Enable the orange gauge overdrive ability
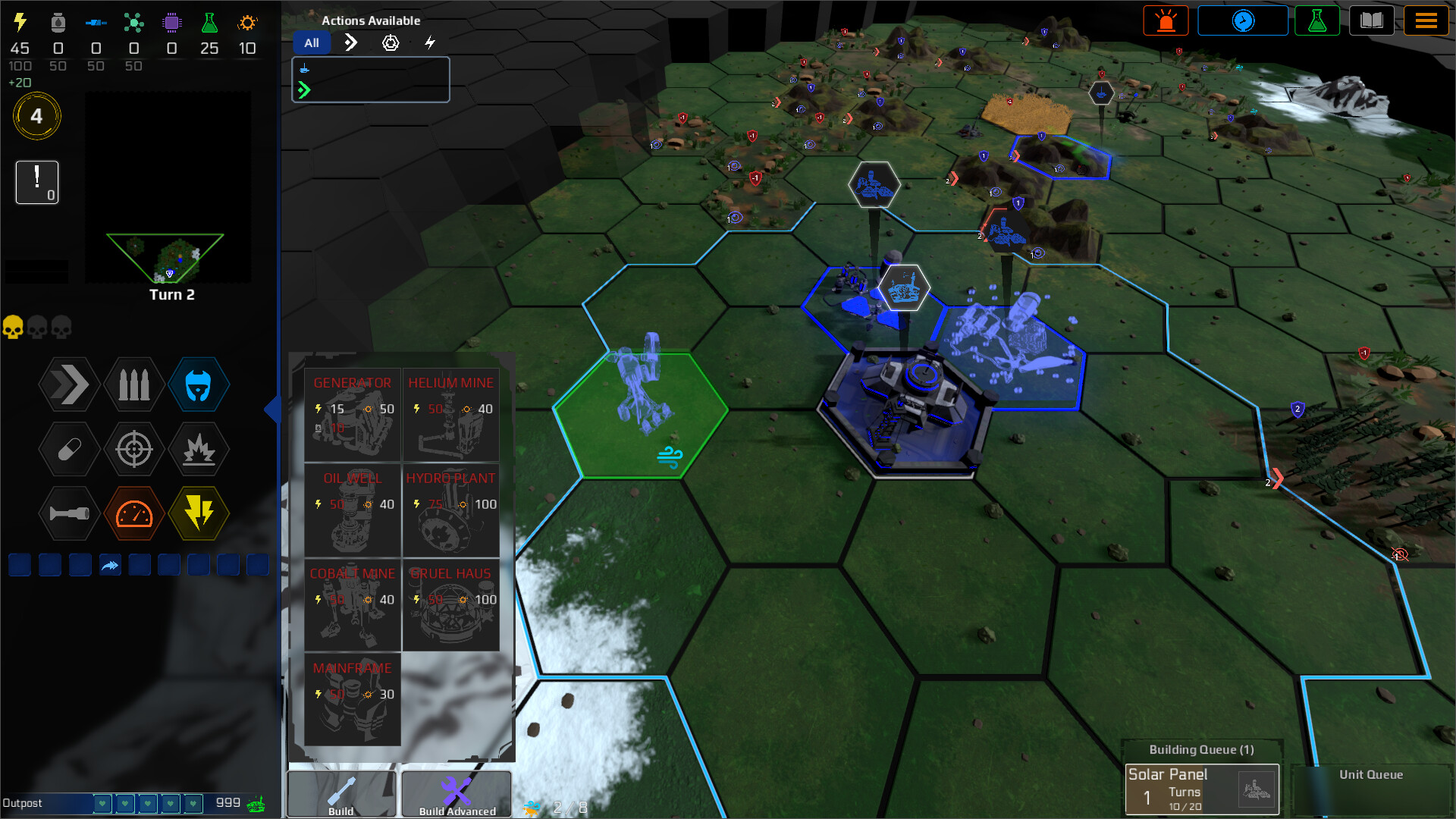Screen dimensions: 1456x819 tap(134, 514)
